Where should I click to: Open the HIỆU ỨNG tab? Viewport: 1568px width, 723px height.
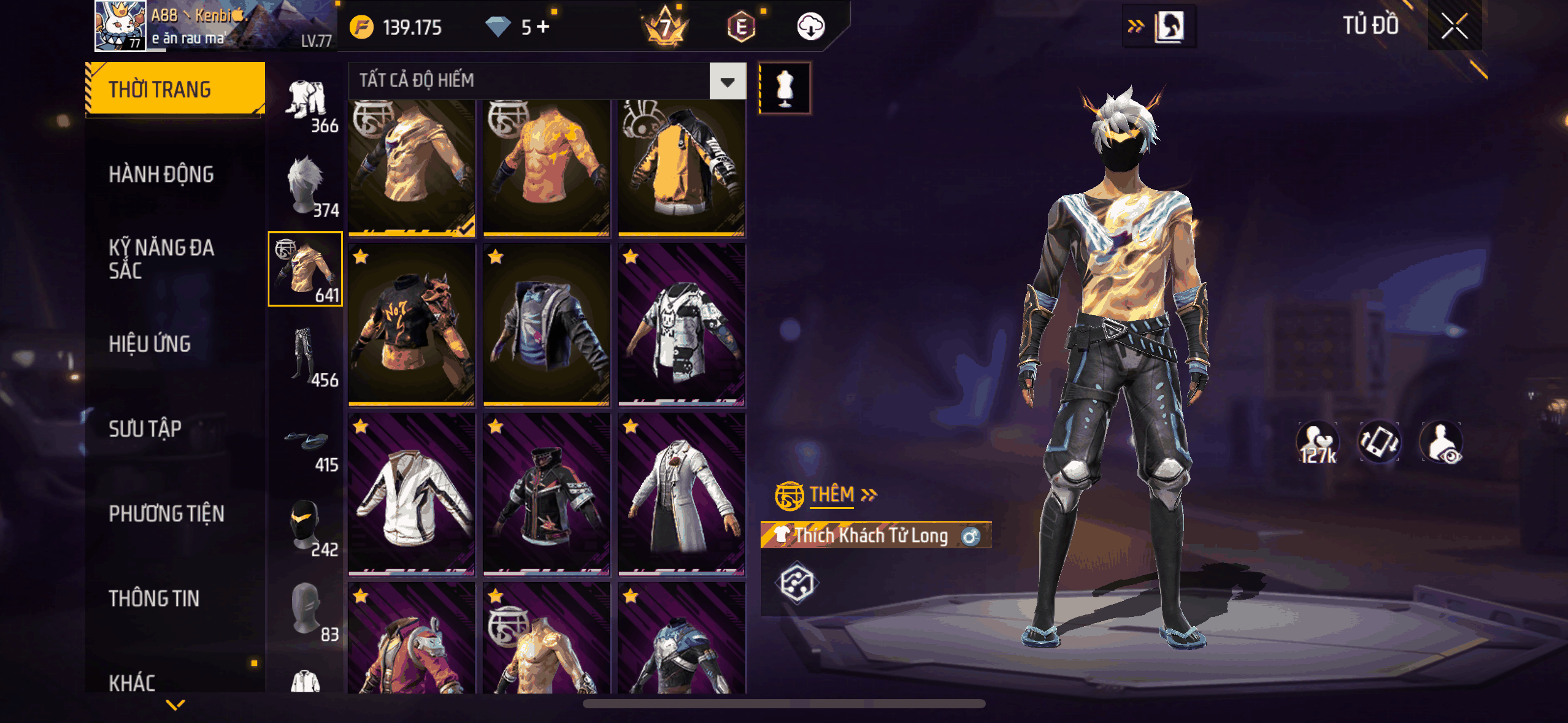click(x=150, y=344)
